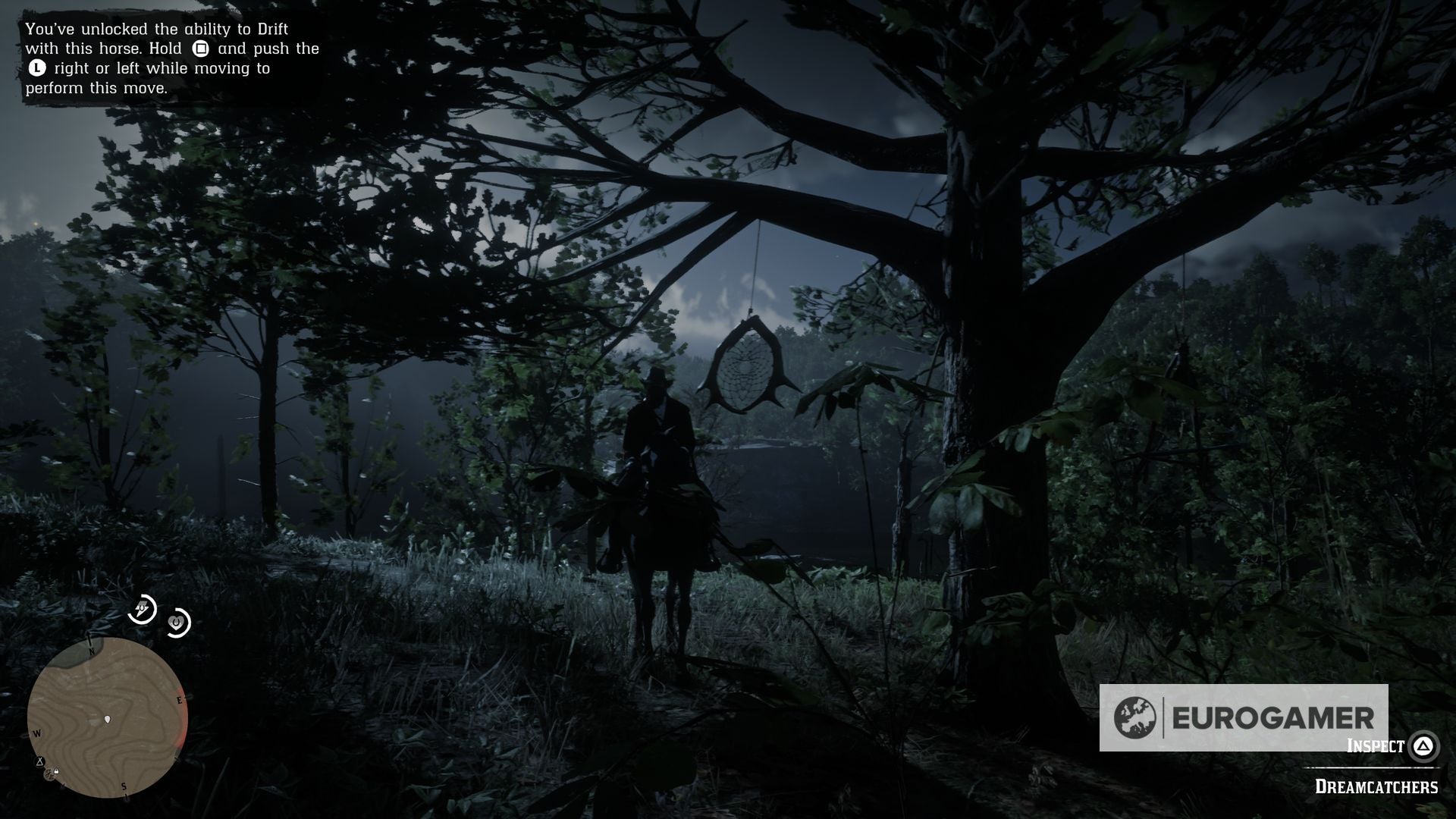Select the N compass marker on the minimap
The image size is (1456, 819).
[92, 652]
